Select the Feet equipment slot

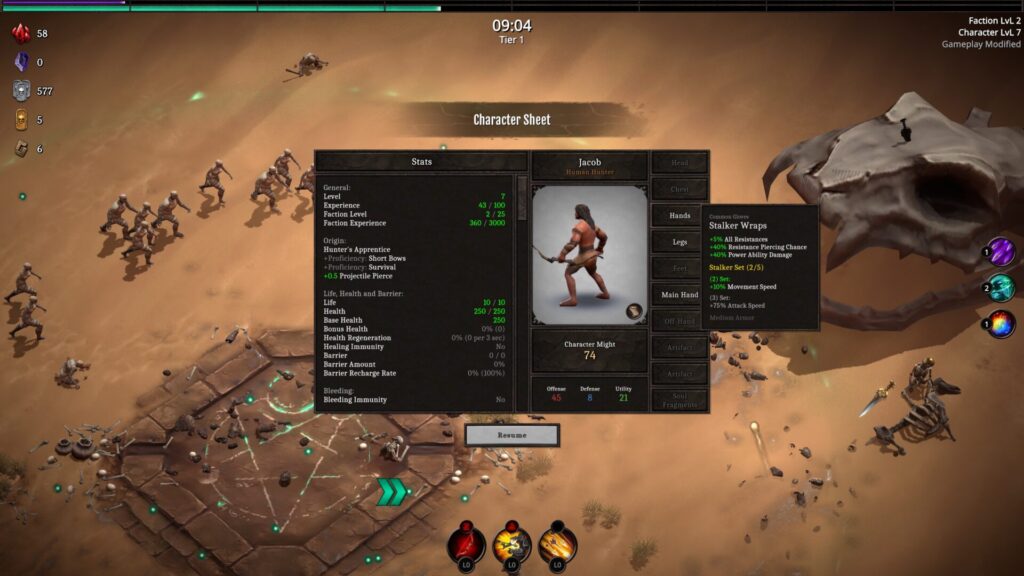point(680,268)
